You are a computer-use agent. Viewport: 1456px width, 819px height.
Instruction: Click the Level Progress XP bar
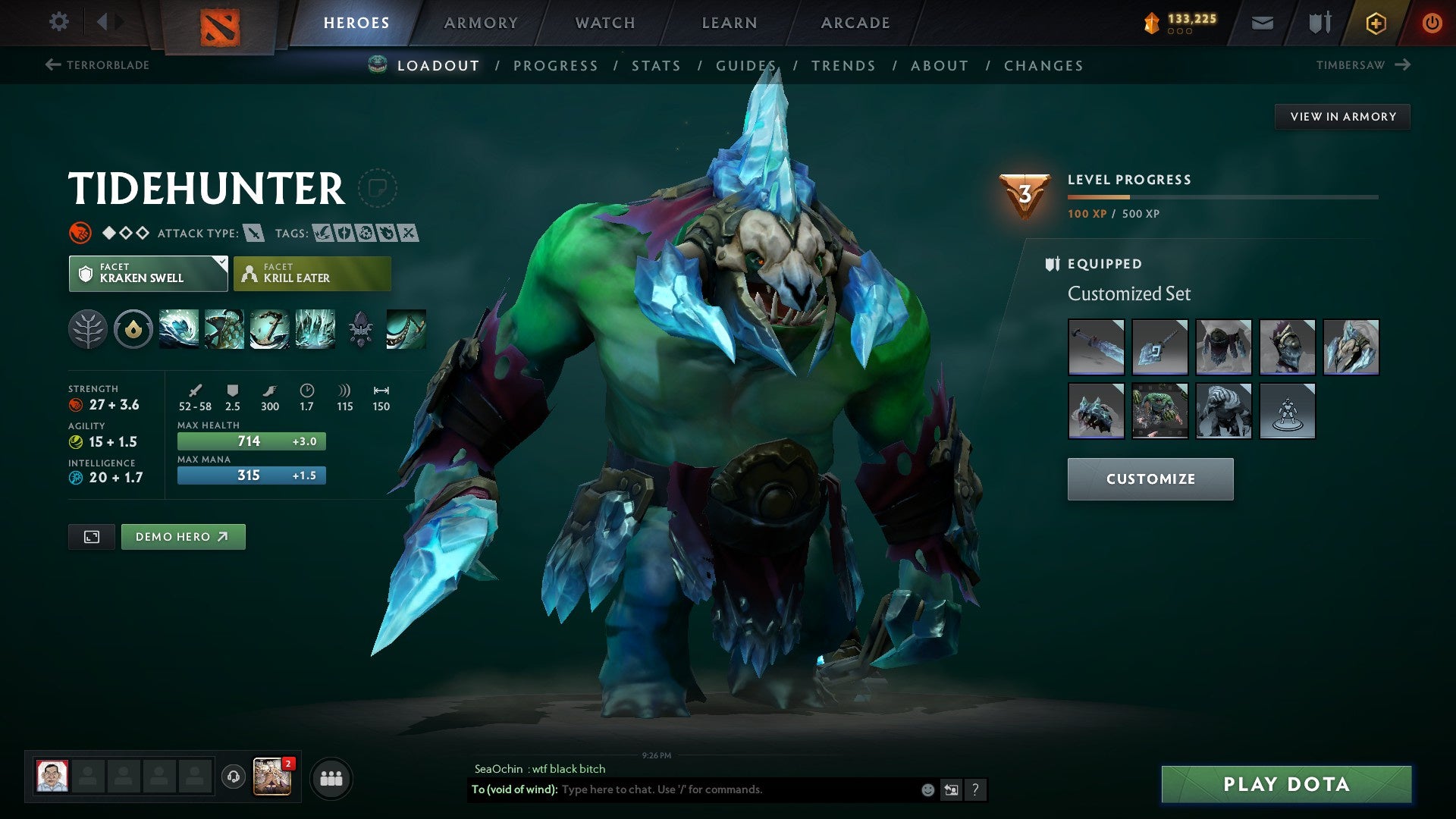pos(1221,196)
